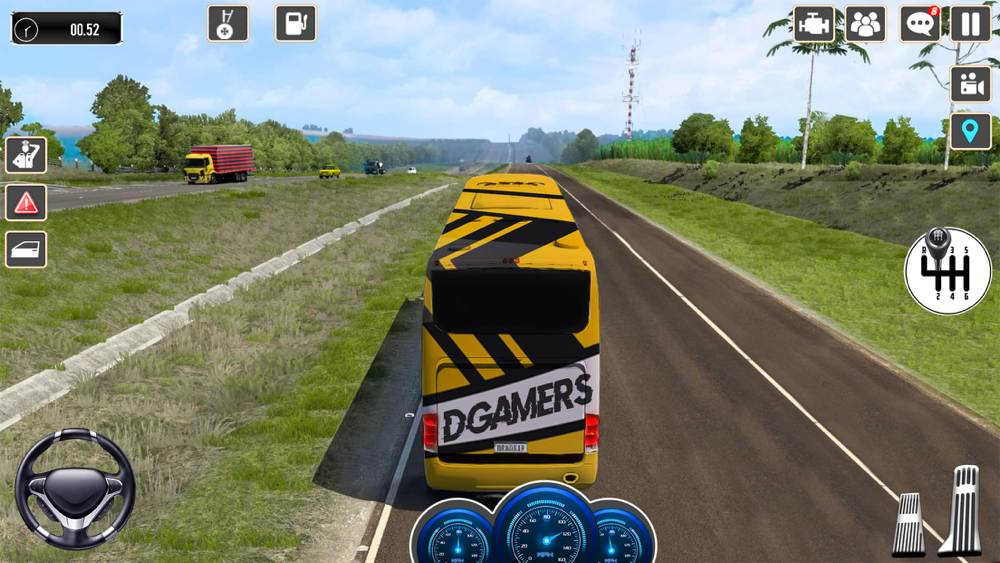The height and width of the screenshot is (563, 1000).
Task: Tap the engine icon button
Action: 814,24
